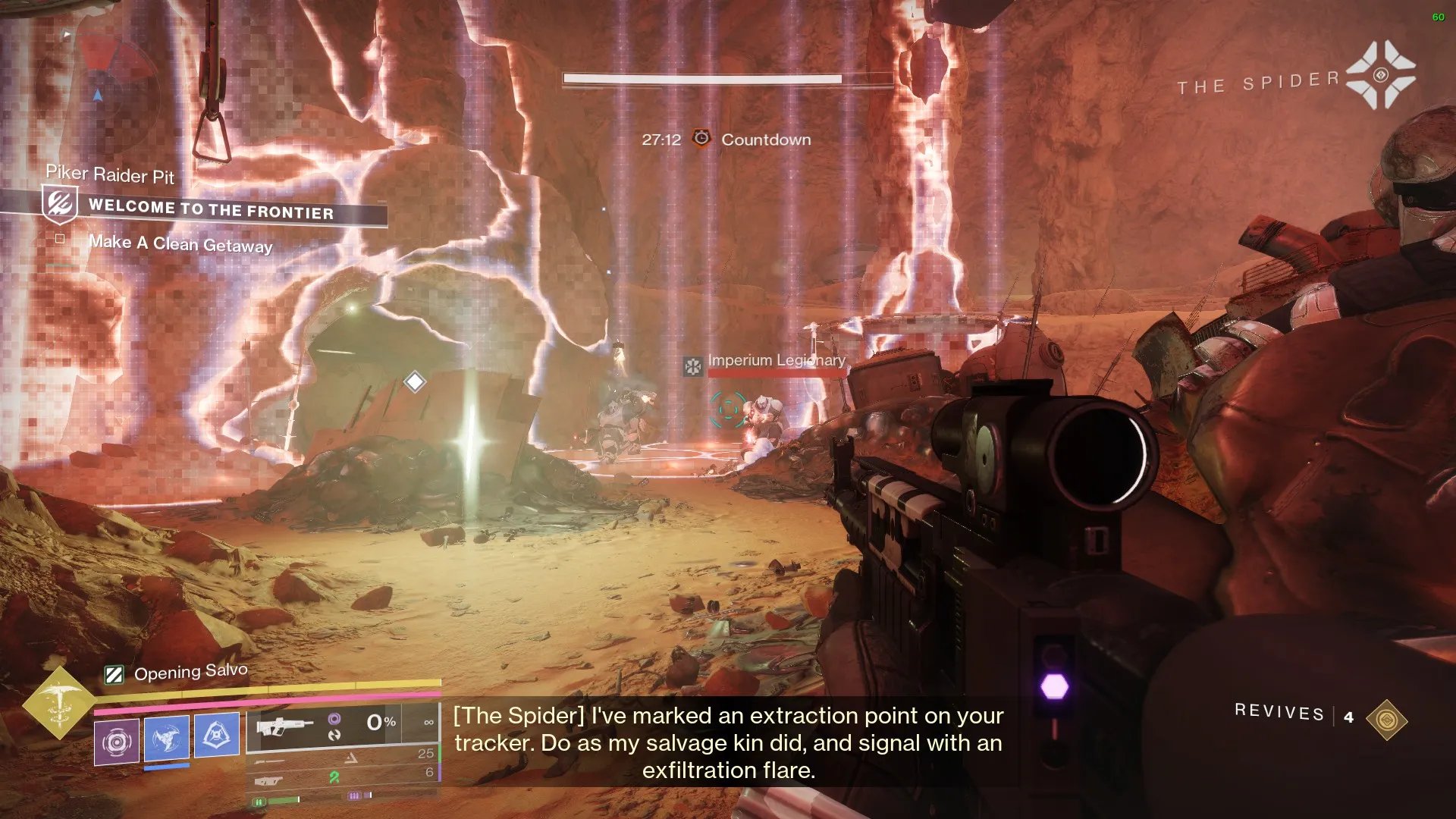
Task: Open the Welcome to the Frontier quest tracker
Action: coord(211,209)
